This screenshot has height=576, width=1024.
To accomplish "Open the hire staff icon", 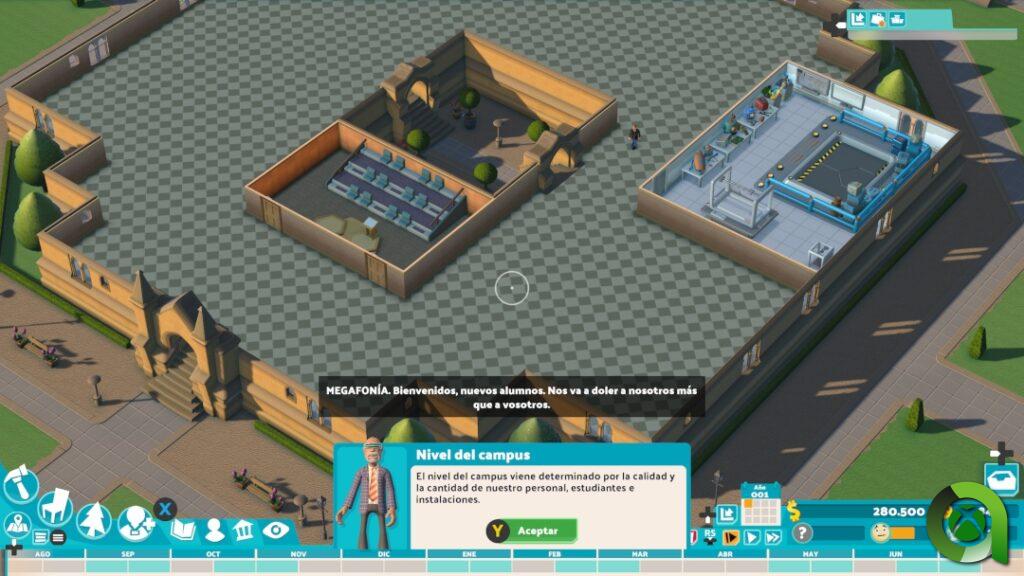I will pyautogui.click(x=134, y=521).
